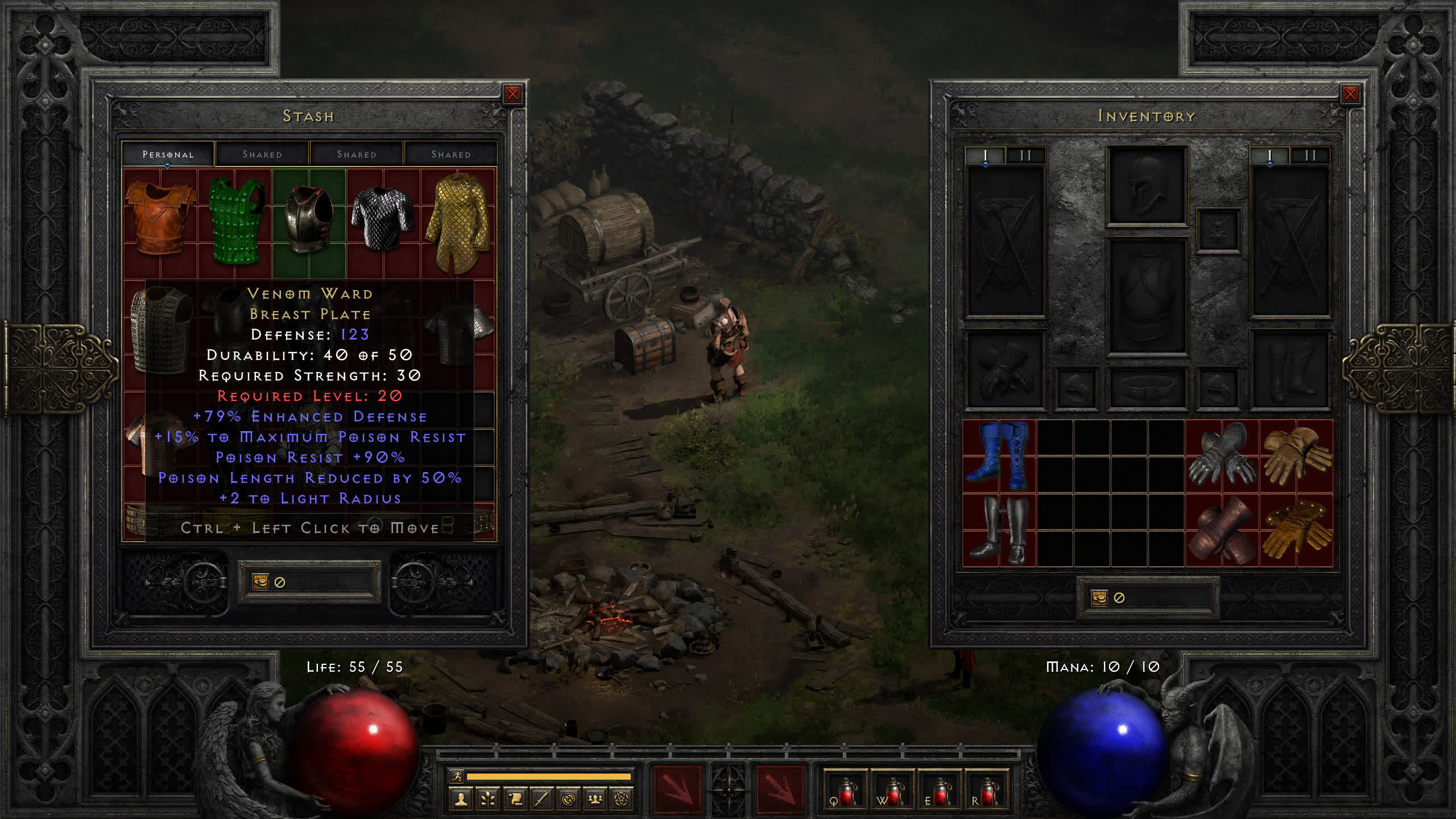
Task: Close the Inventory panel
Action: point(1350,94)
